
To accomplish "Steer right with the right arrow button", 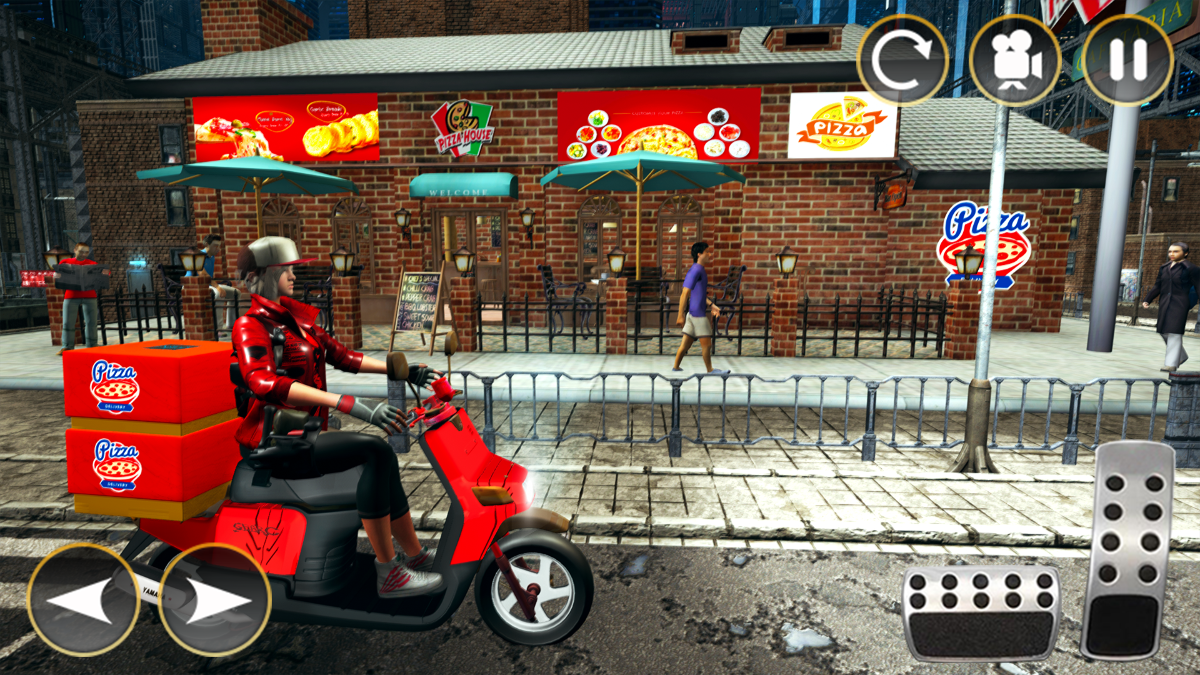I will coord(215,600).
